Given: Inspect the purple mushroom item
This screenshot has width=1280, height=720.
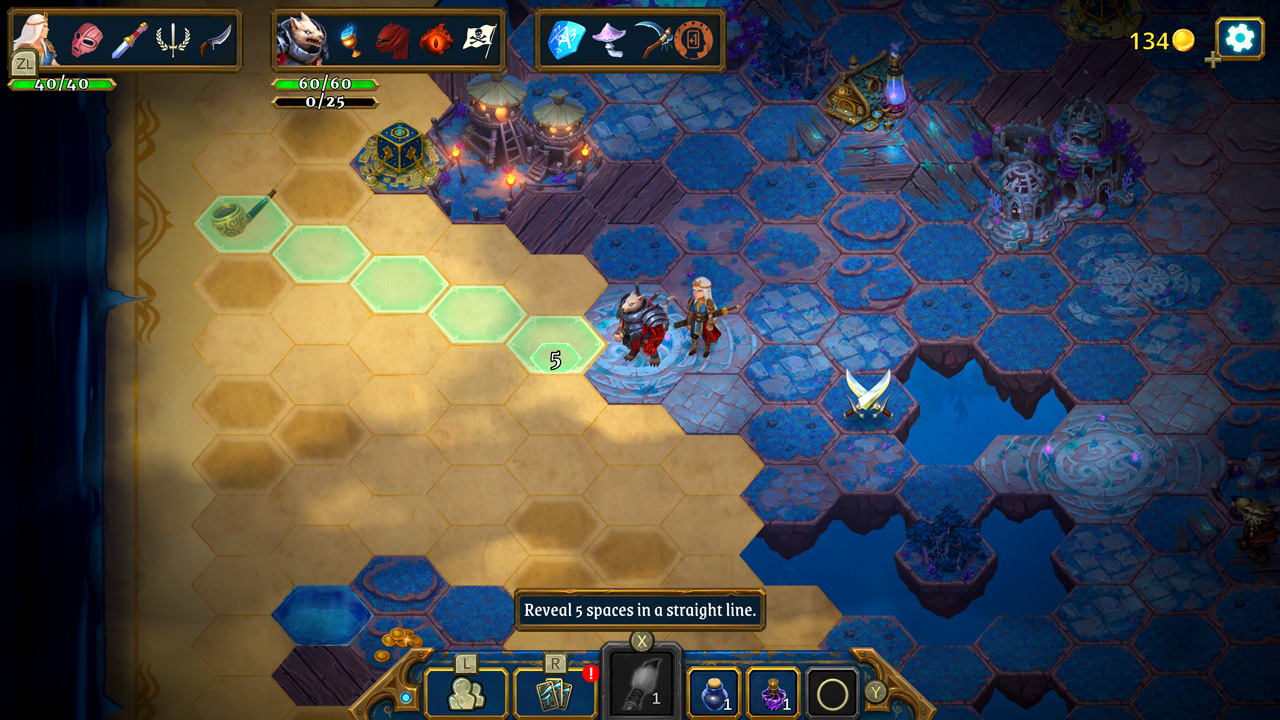Looking at the screenshot, I should pos(608,41).
